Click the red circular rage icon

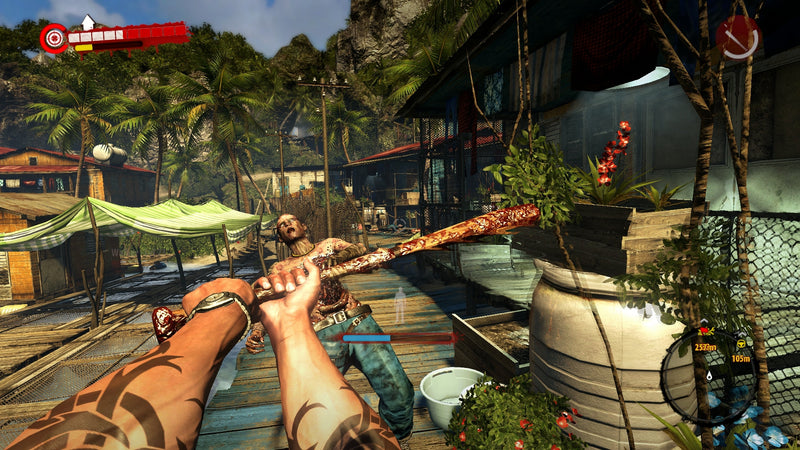[53, 38]
